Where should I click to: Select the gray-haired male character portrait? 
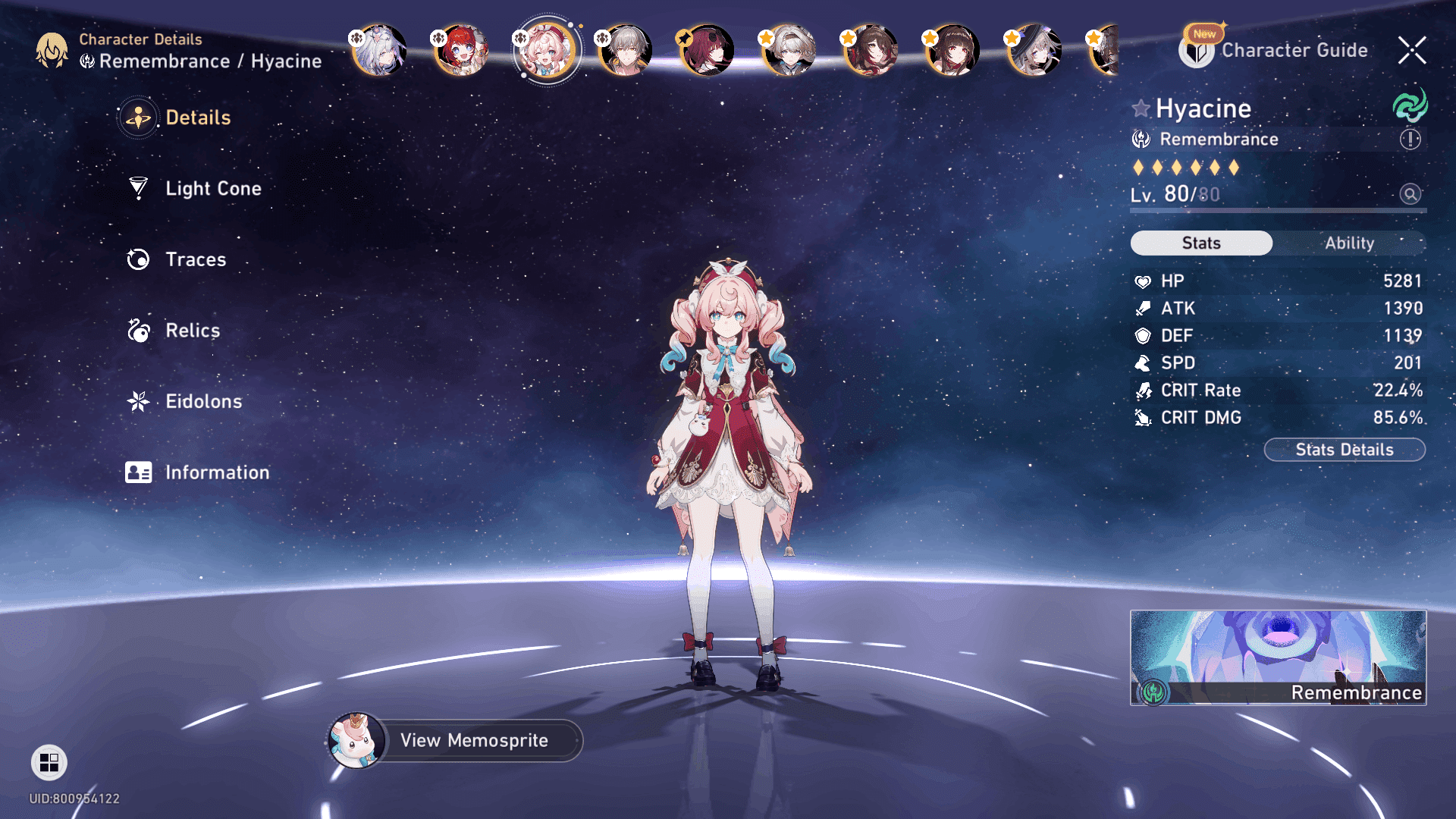(626, 50)
